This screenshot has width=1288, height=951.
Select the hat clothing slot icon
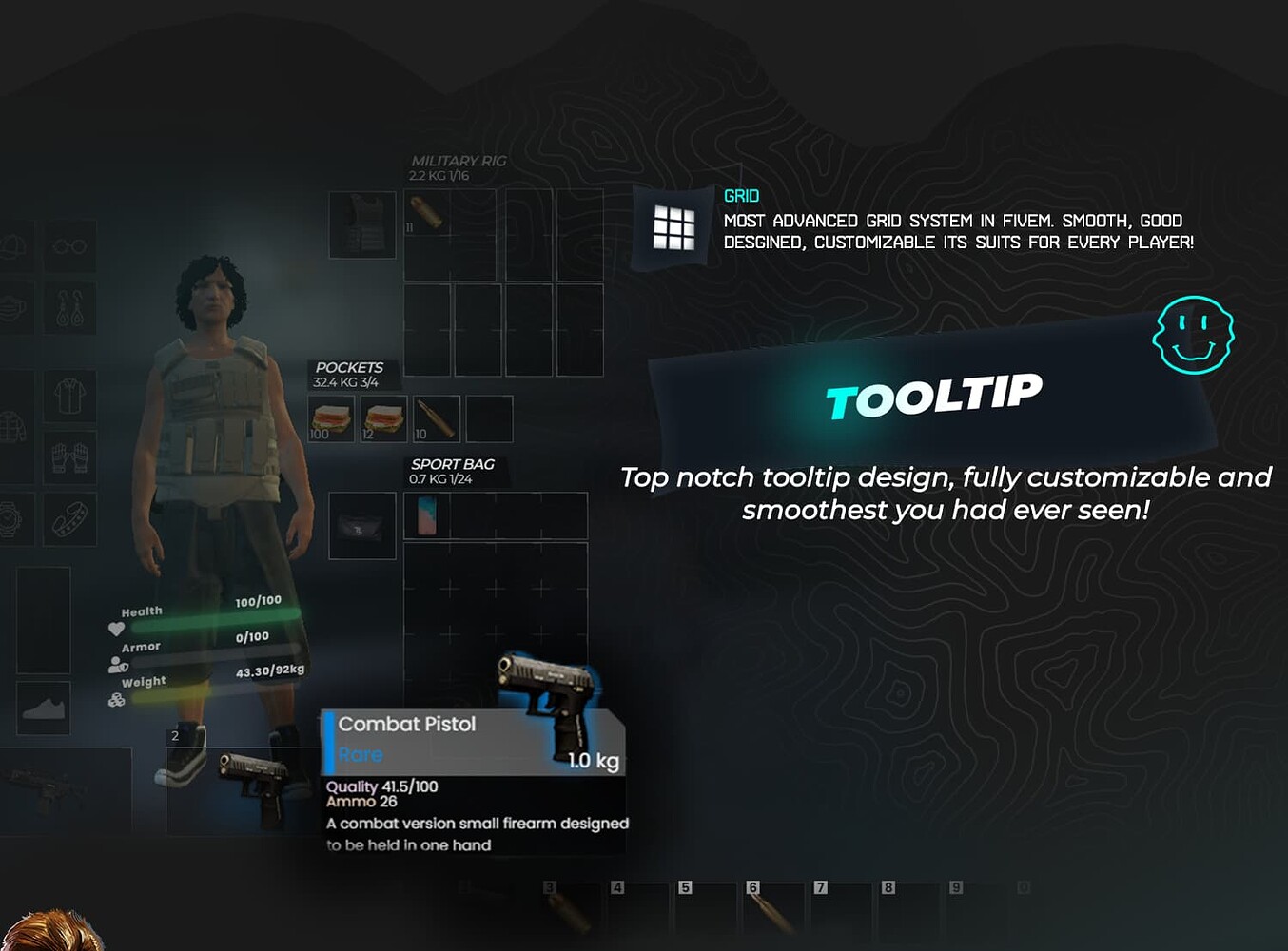pyautogui.click(x=11, y=243)
